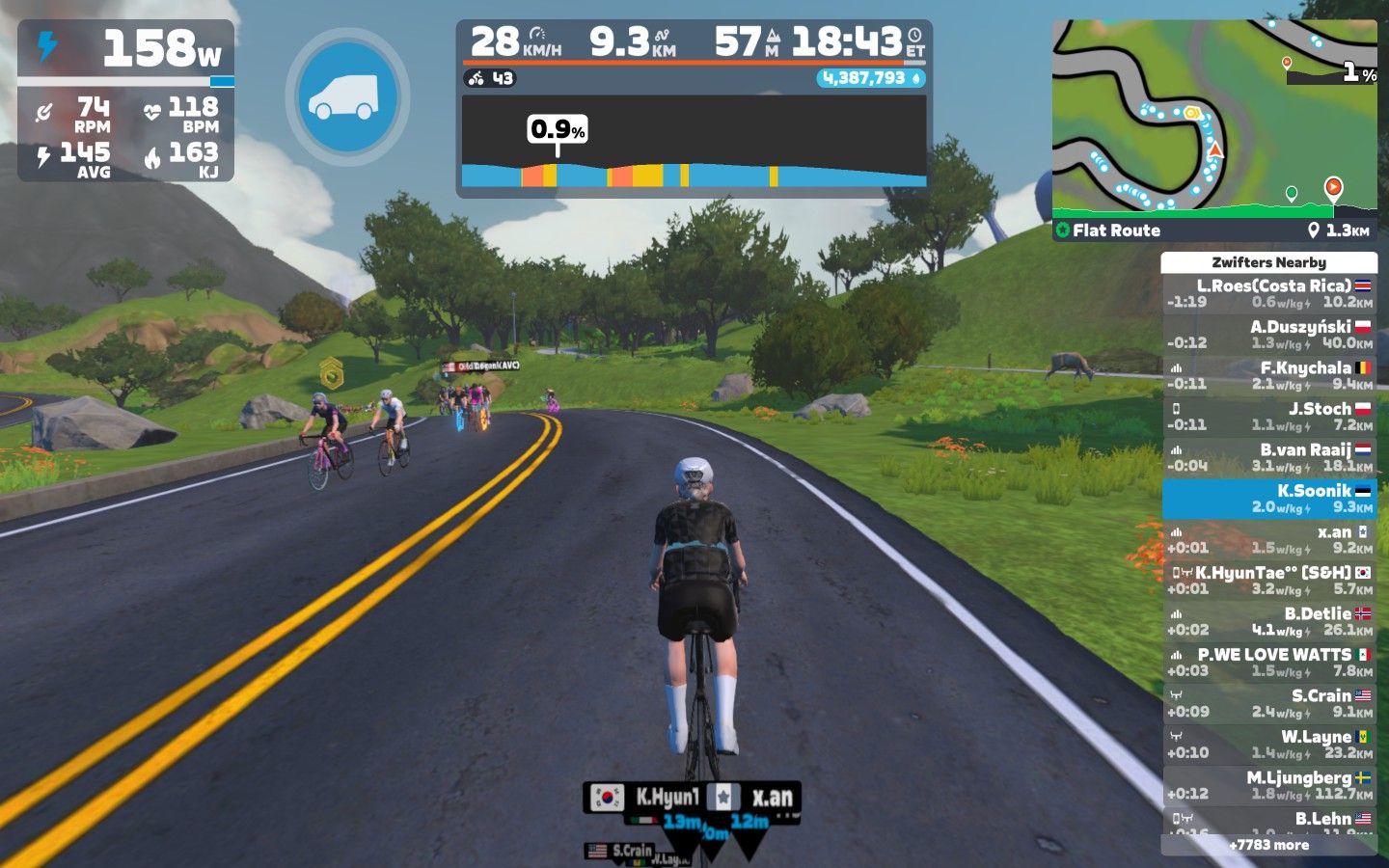Choose W.Layne from Zwifters Nearby
Image resolution: width=1389 pixels, height=868 pixels.
(x=1268, y=745)
